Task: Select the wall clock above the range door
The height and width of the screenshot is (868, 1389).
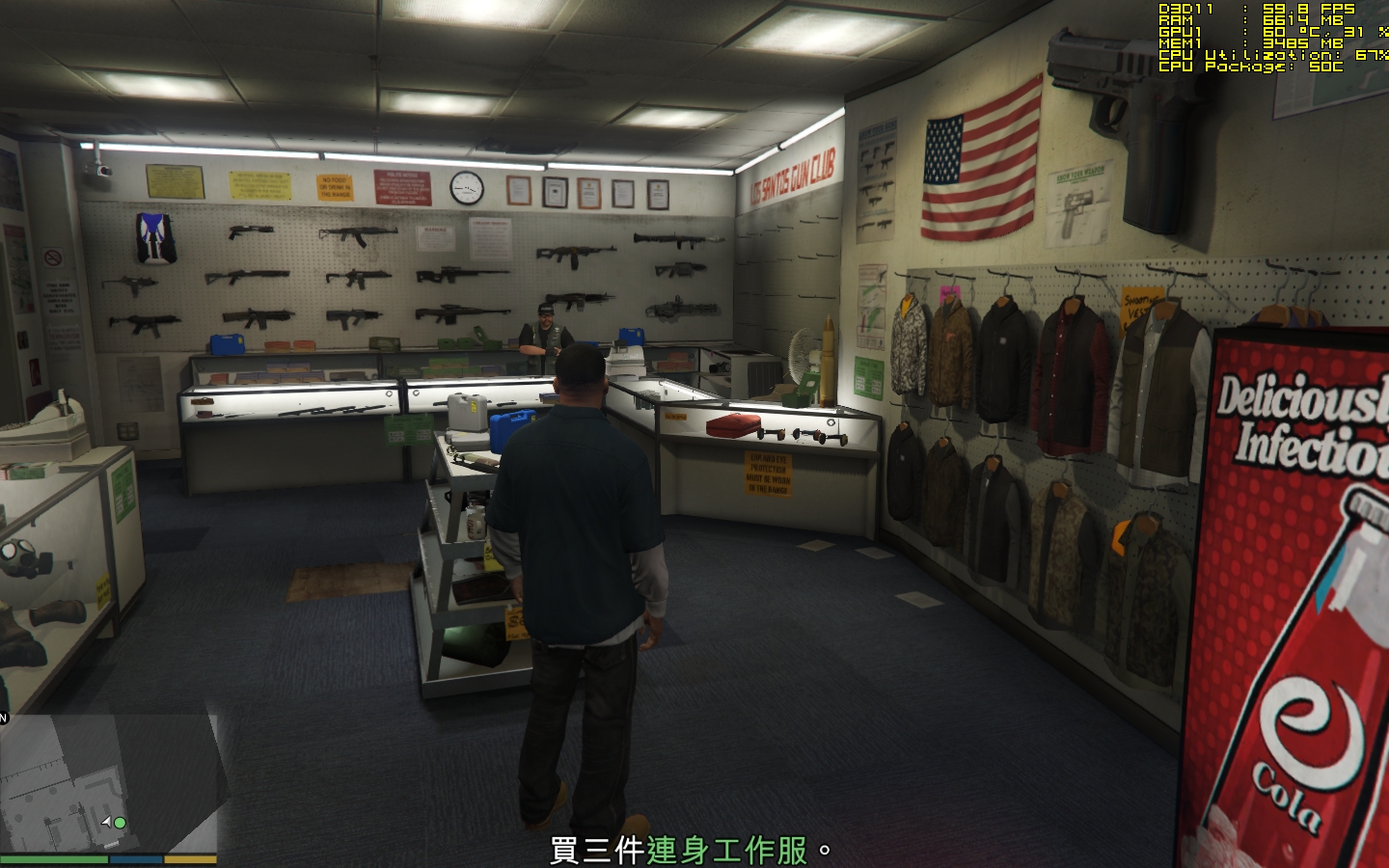Action: [469, 186]
